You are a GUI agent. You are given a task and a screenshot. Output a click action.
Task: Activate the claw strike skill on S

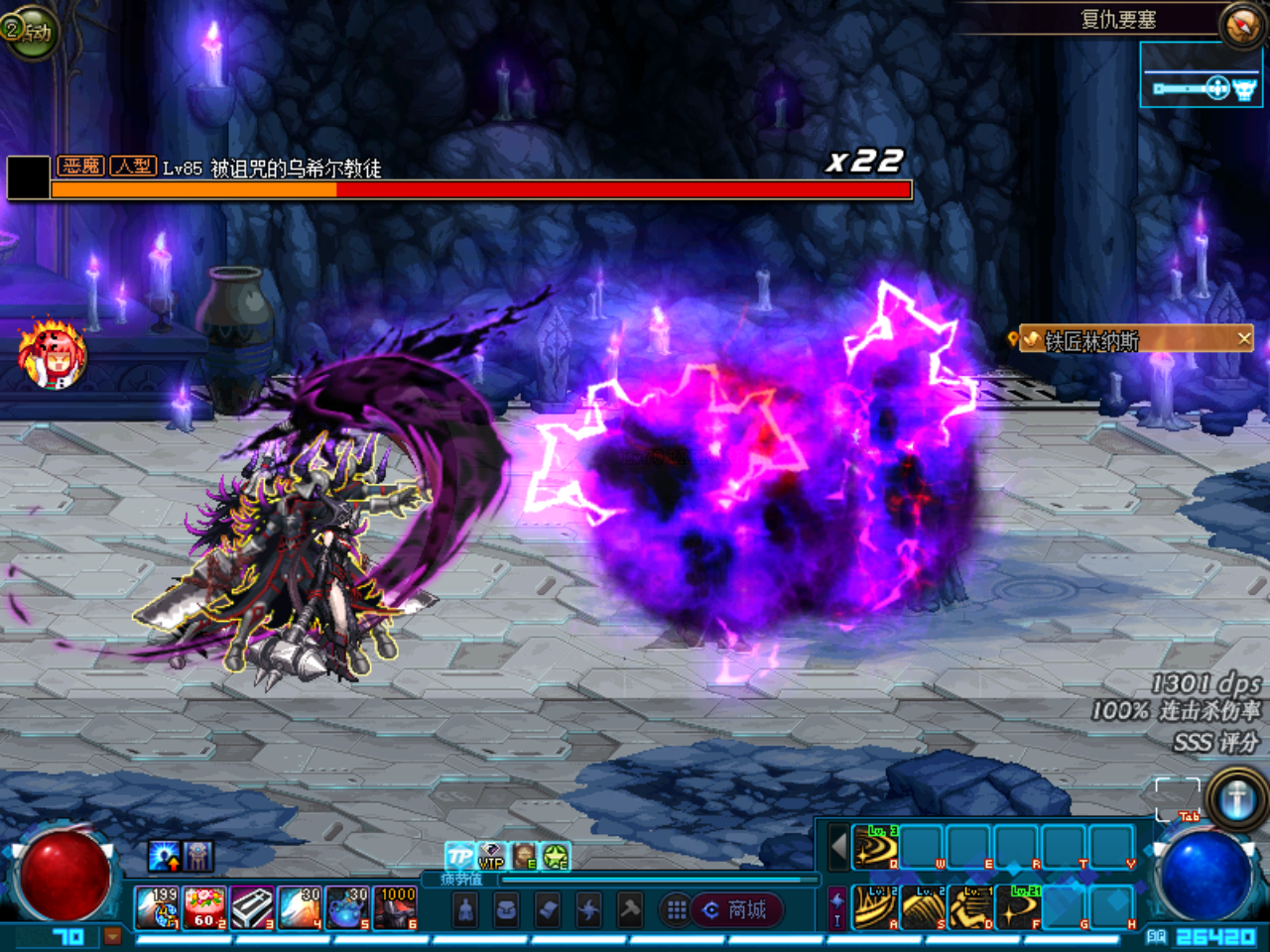(923, 907)
